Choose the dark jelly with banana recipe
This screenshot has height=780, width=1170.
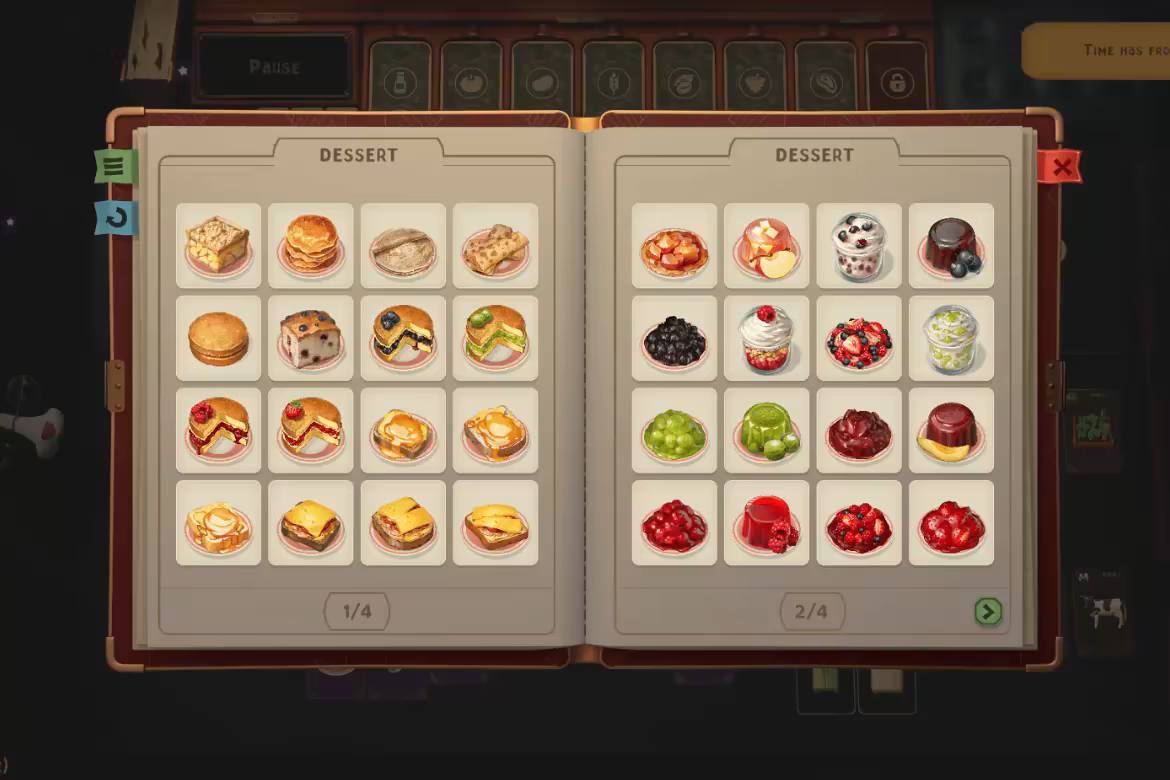951,430
